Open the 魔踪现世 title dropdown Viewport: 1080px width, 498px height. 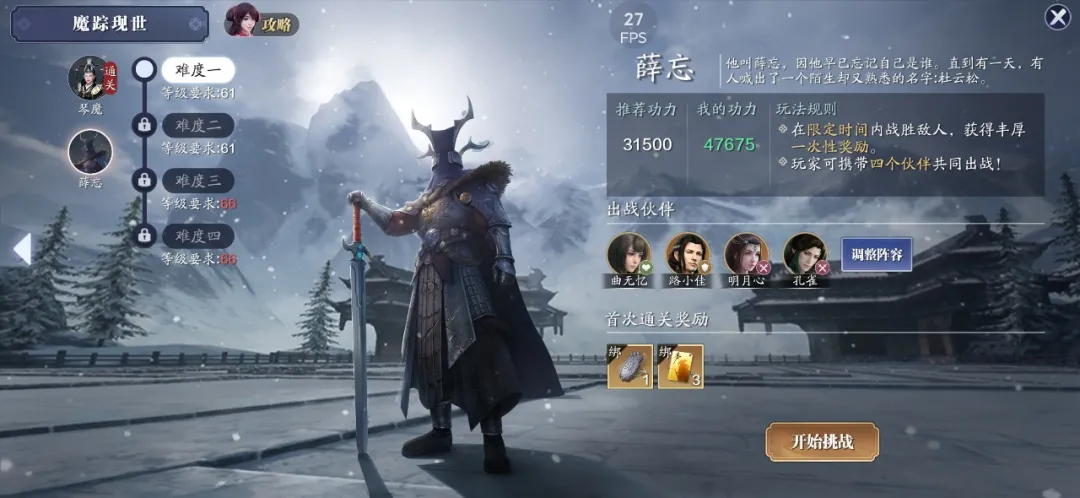click(110, 24)
